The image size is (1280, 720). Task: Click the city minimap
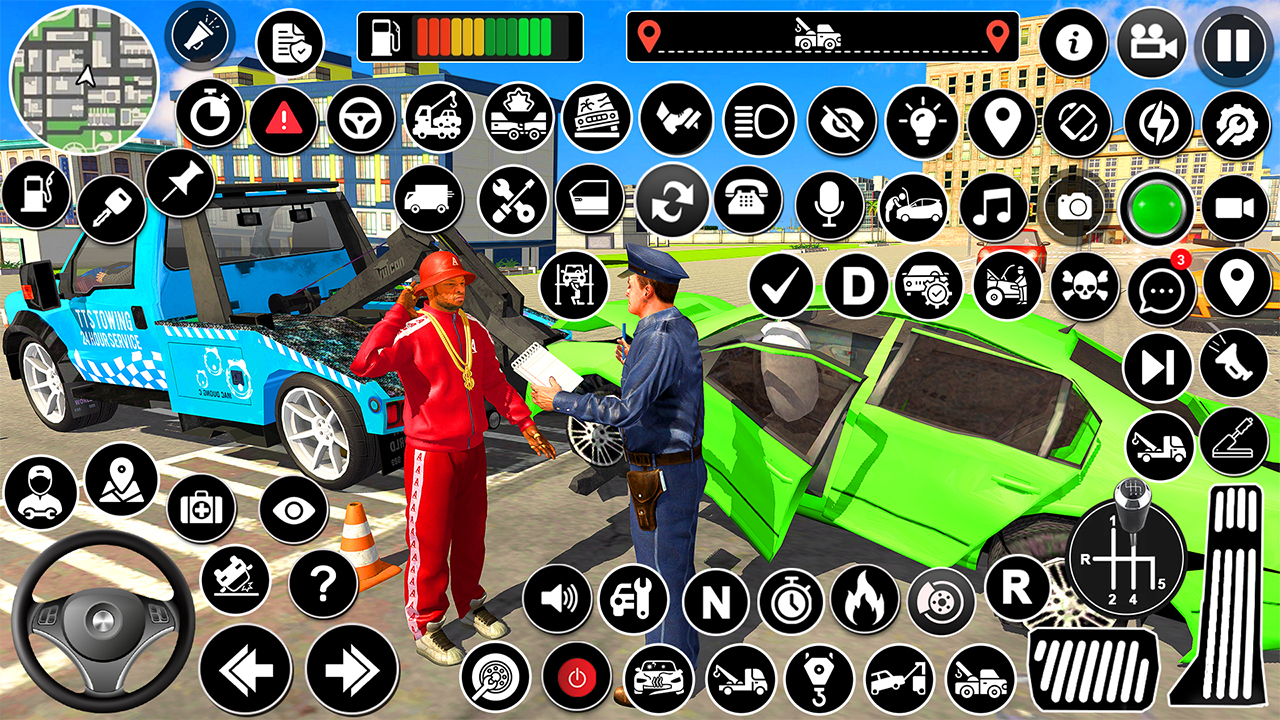[x=84, y=76]
